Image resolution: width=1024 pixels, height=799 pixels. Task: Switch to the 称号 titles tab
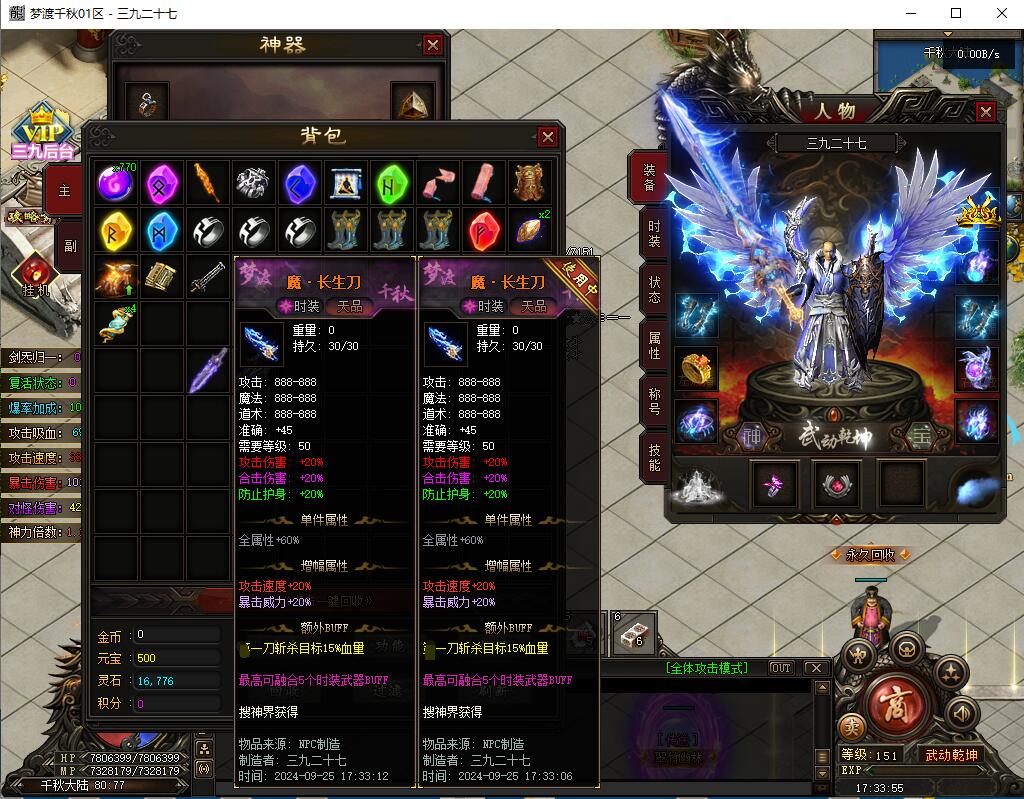pyautogui.click(x=651, y=401)
